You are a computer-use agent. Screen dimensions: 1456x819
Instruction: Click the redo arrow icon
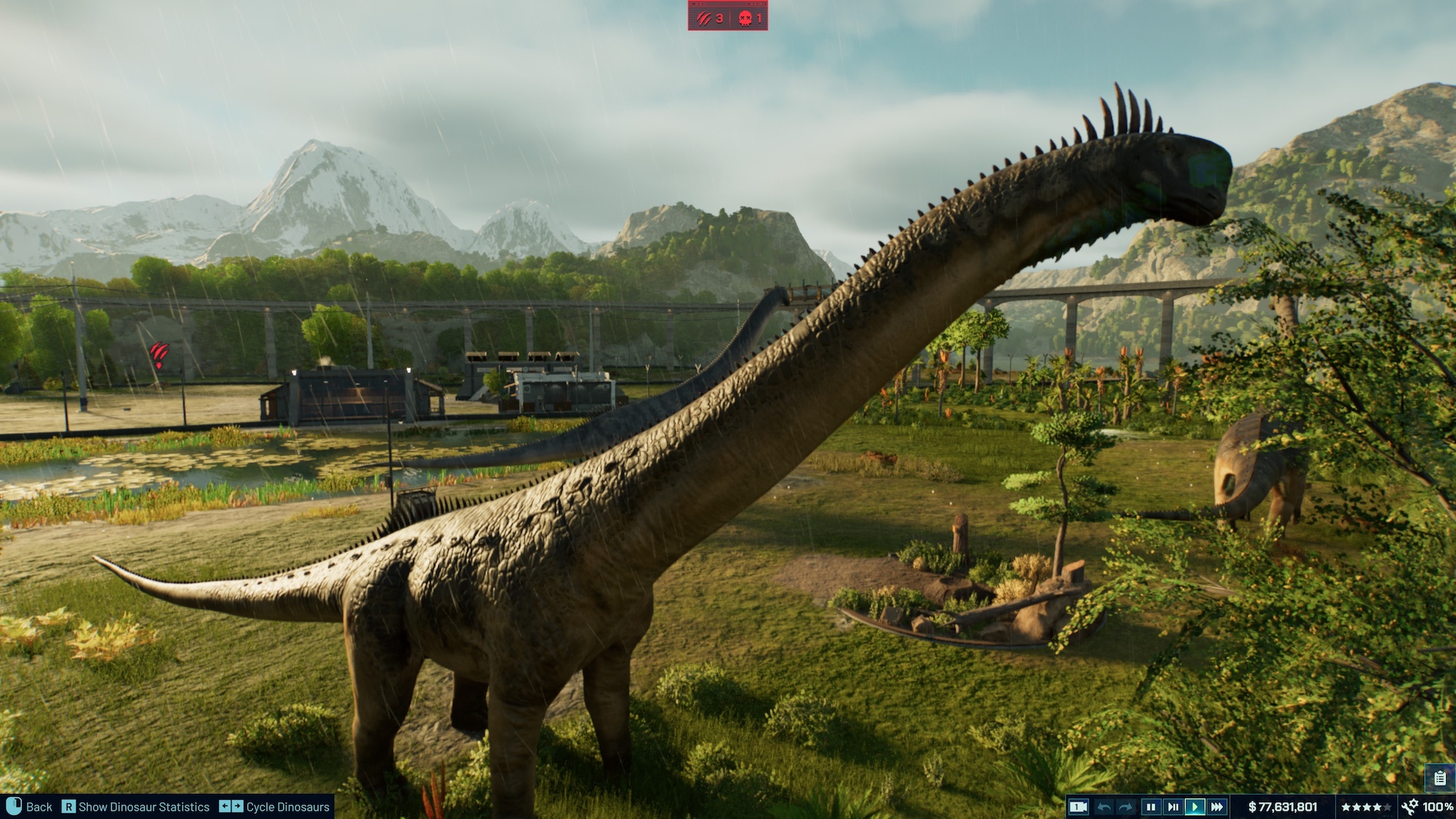pyautogui.click(x=1124, y=806)
